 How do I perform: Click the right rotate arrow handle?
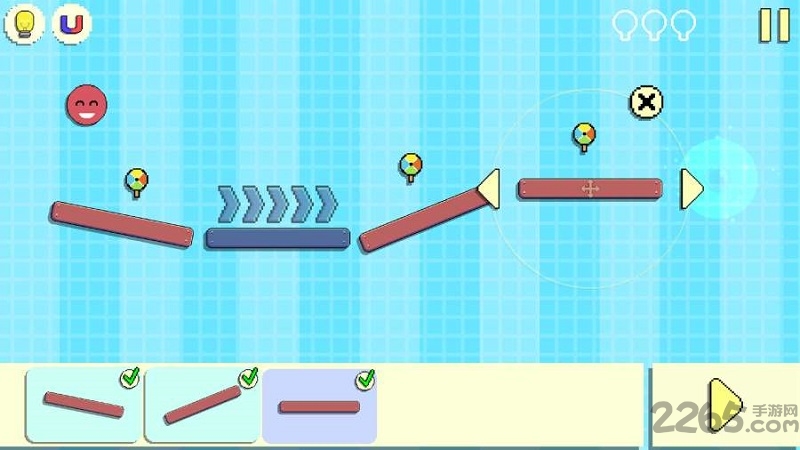692,188
